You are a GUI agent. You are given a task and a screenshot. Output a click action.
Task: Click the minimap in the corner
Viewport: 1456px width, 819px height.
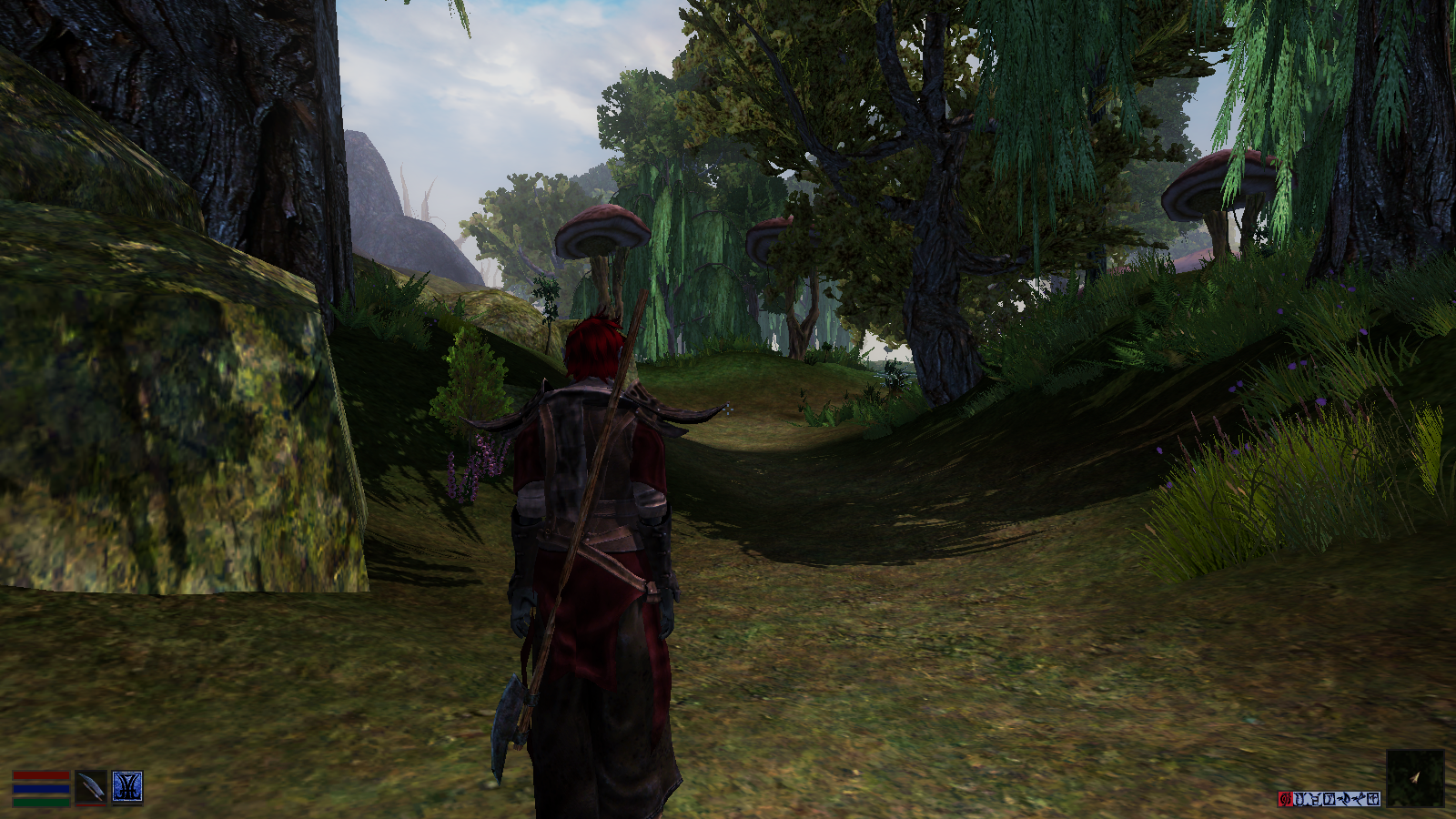tap(1415, 778)
